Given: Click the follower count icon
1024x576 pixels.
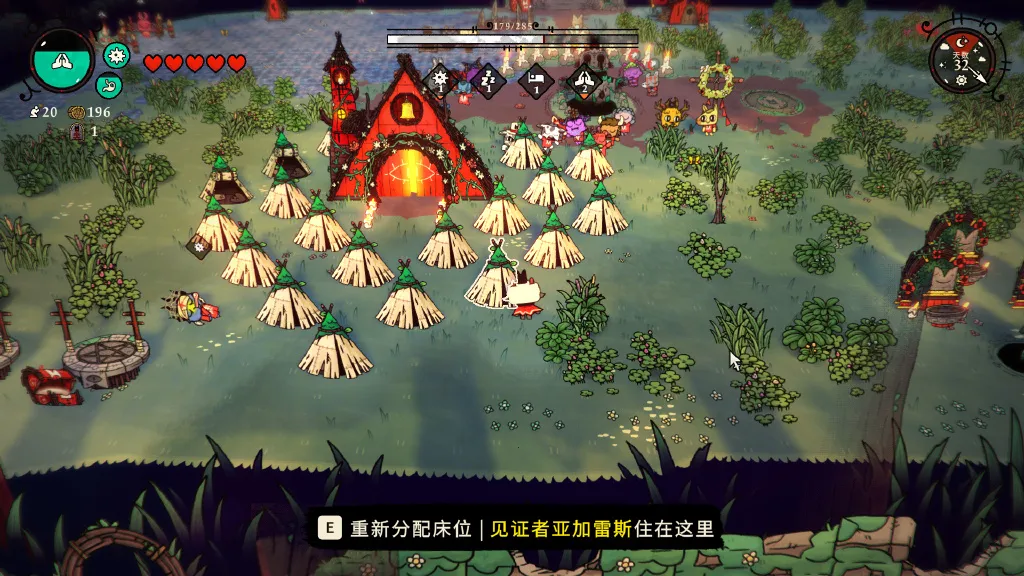Looking at the screenshot, I should tap(34, 112).
